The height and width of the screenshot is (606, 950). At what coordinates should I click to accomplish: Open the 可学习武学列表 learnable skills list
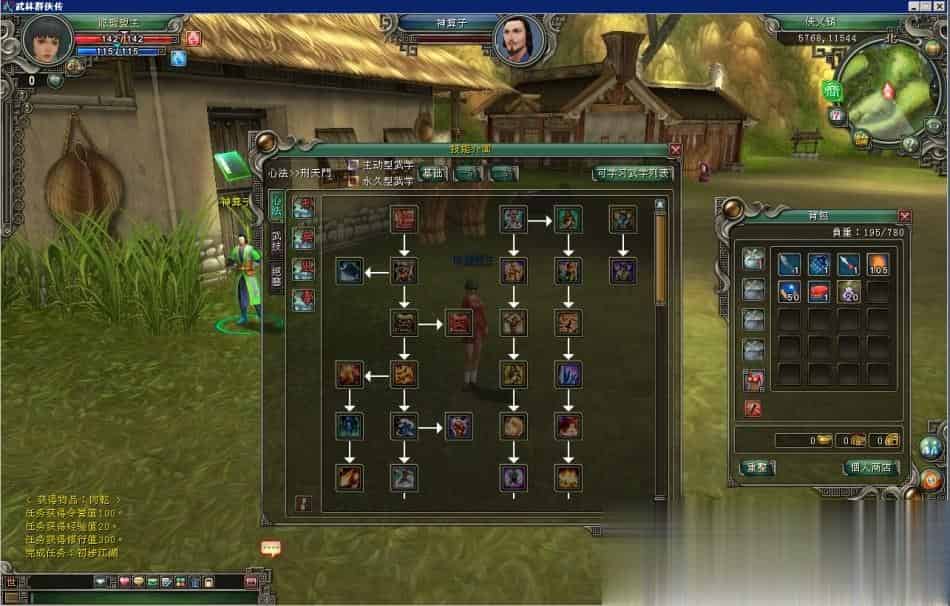(631, 173)
